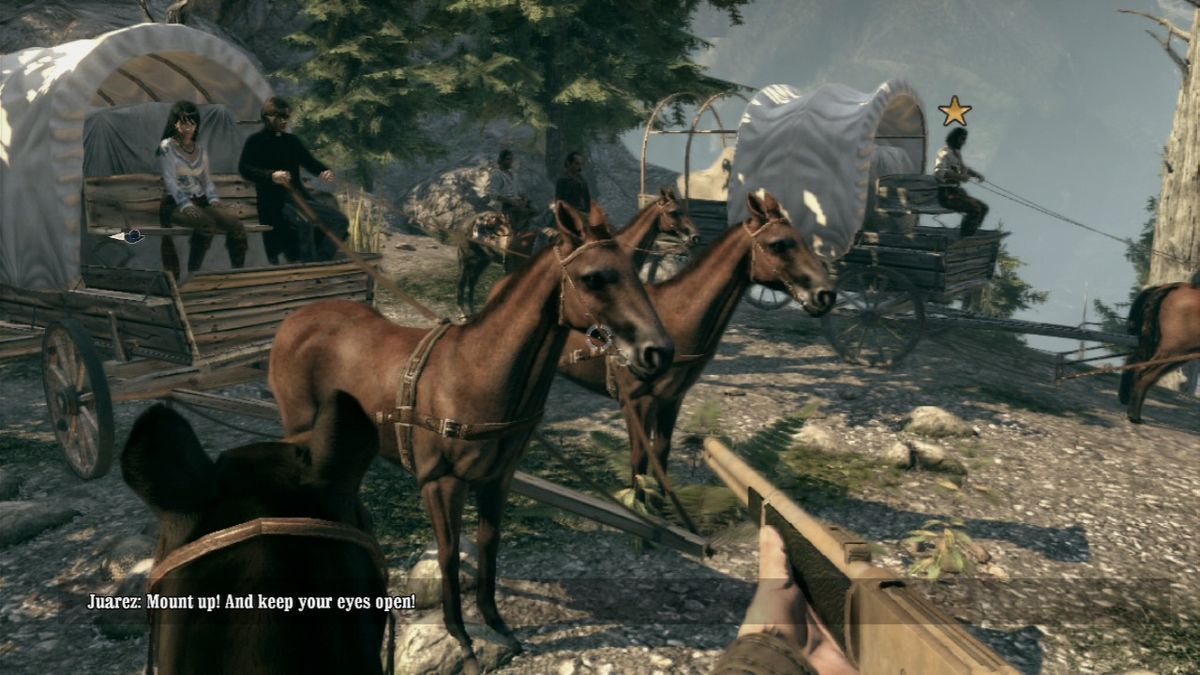
Task: Select the blue hat partner indicator icon
Action: pyautogui.click(x=129, y=237)
